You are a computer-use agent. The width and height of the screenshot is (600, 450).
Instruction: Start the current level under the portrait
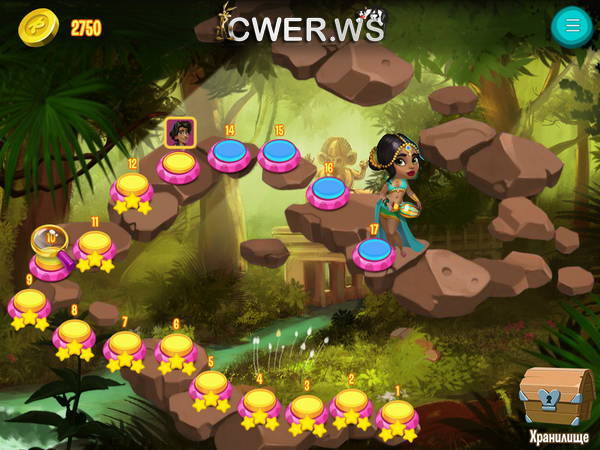tap(179, 163)
